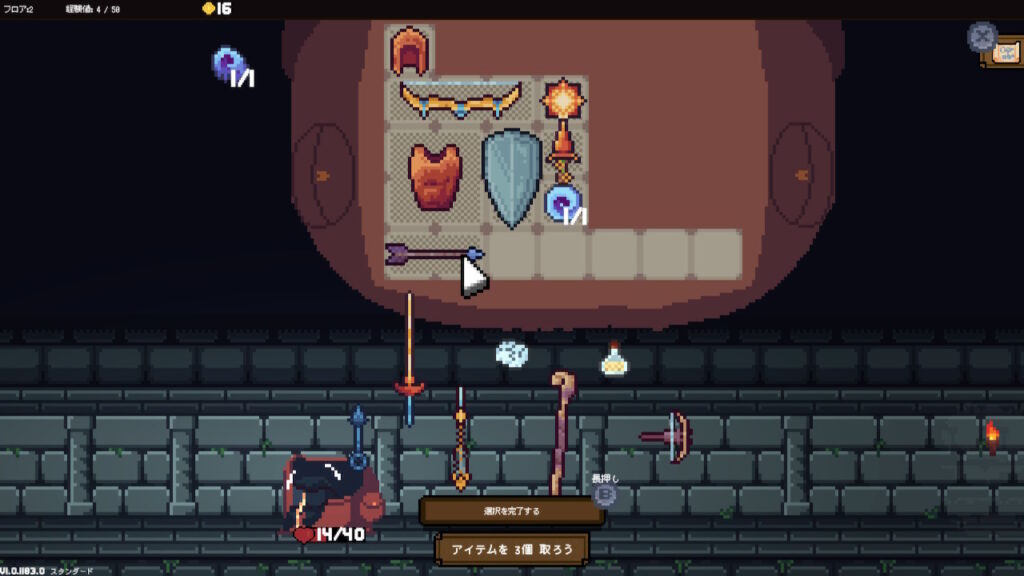
Task: Click the backpack's right arrow
Action: pos(799,176)
